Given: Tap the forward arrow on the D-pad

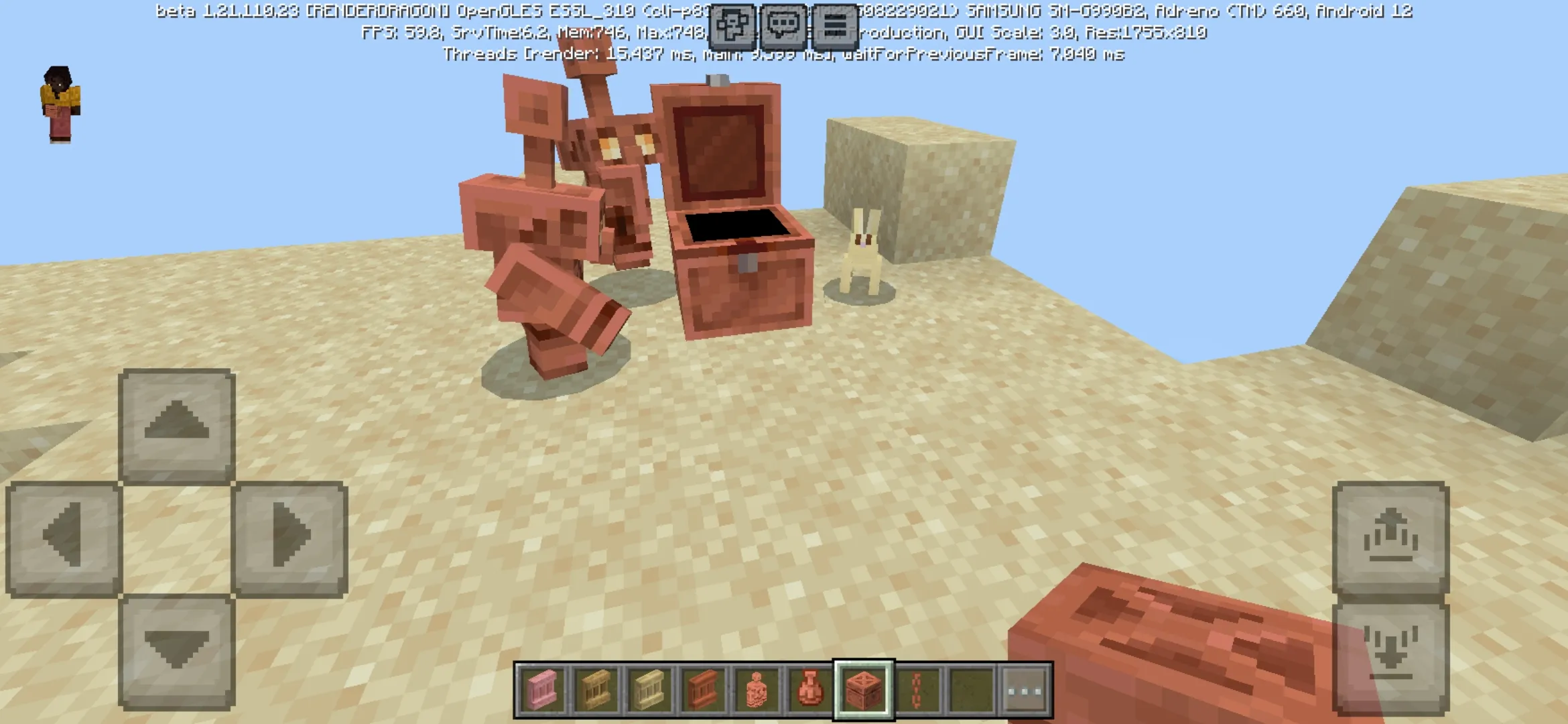Looking at the screenshot, I should [x=177, y=425].
